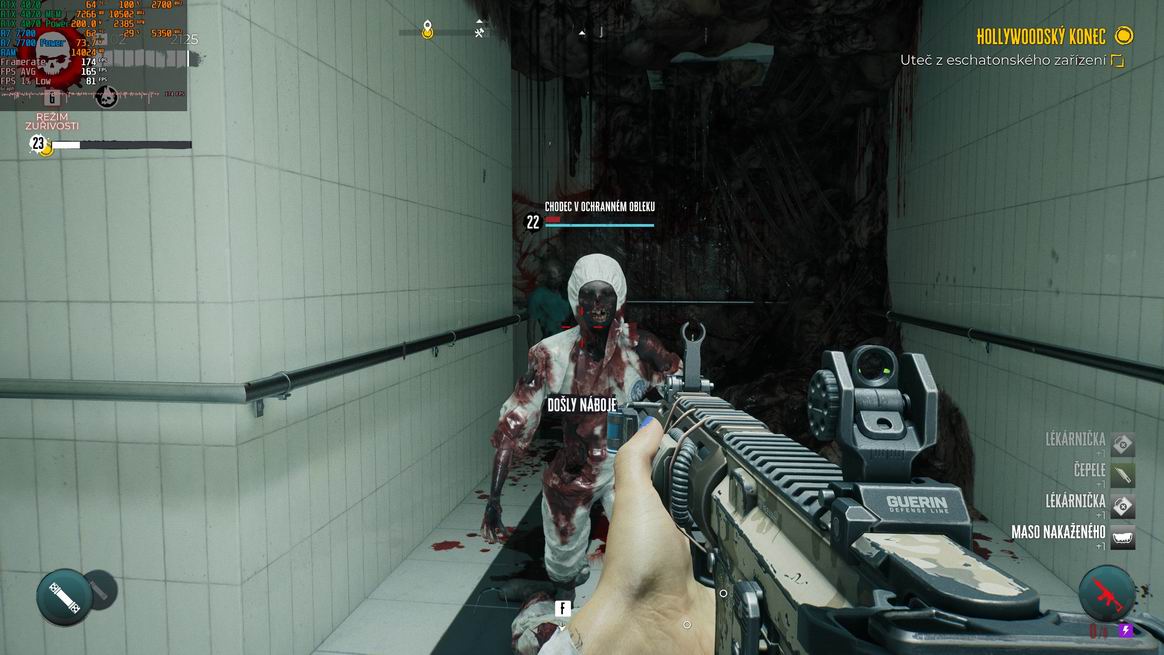This screenshot has height=655, width=1164.
Task: Select the medkit curveball slot icon
Action: pyautogui.click(x=64, y=597)
